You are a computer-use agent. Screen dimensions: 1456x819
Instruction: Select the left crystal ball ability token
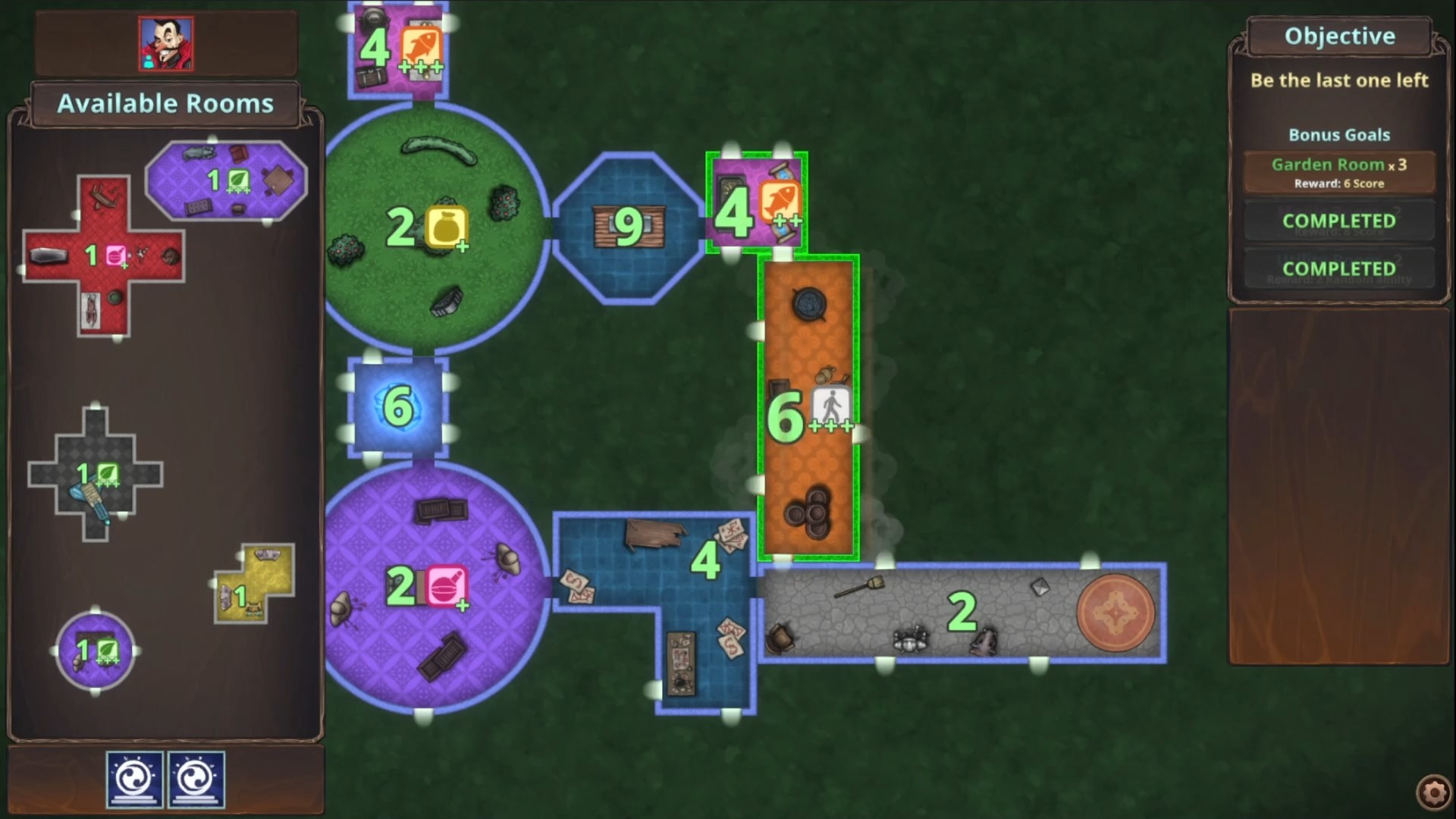(x=134, y=779)
